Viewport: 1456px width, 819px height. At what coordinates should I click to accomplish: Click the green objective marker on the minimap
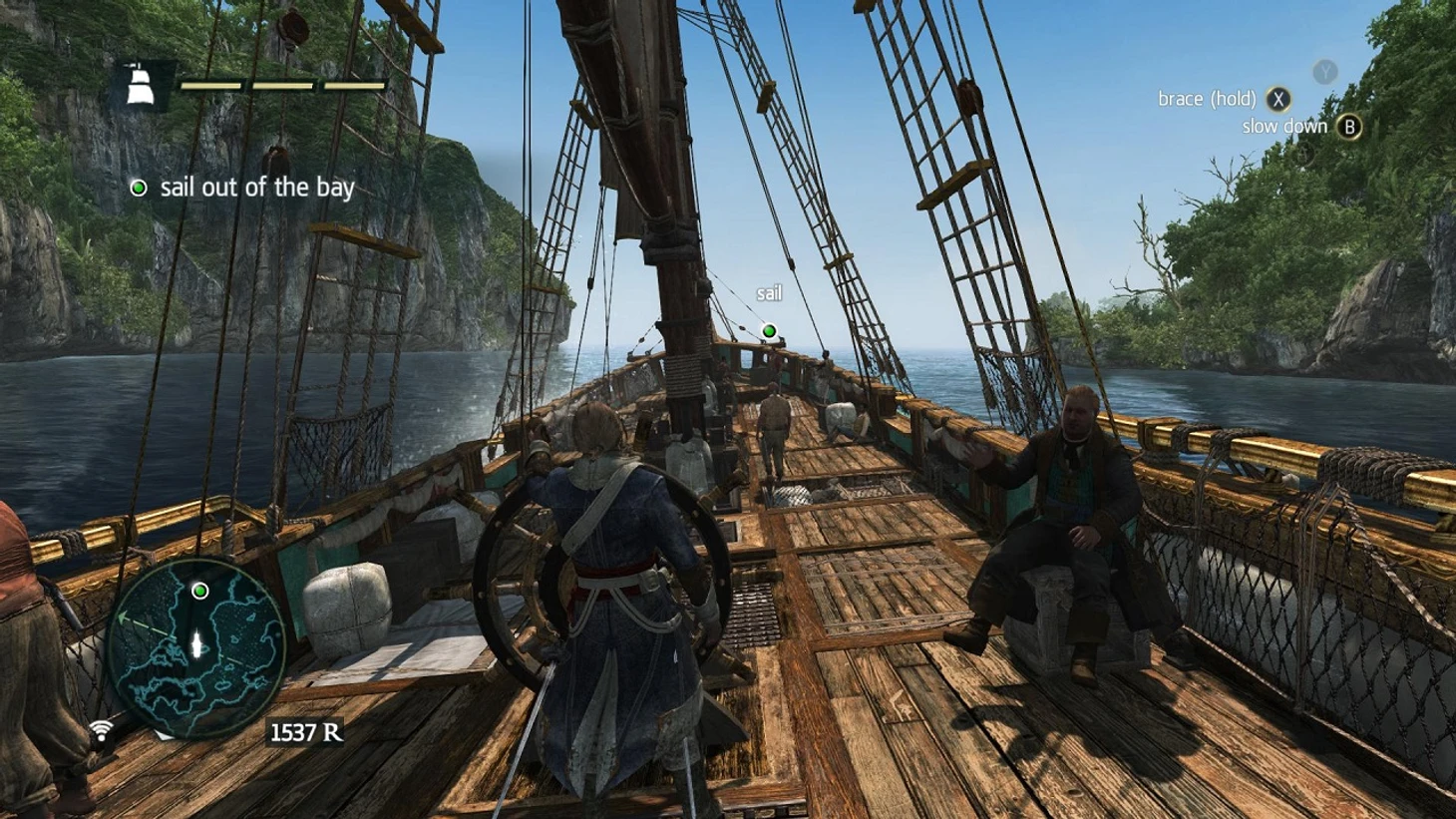[199, 591]
